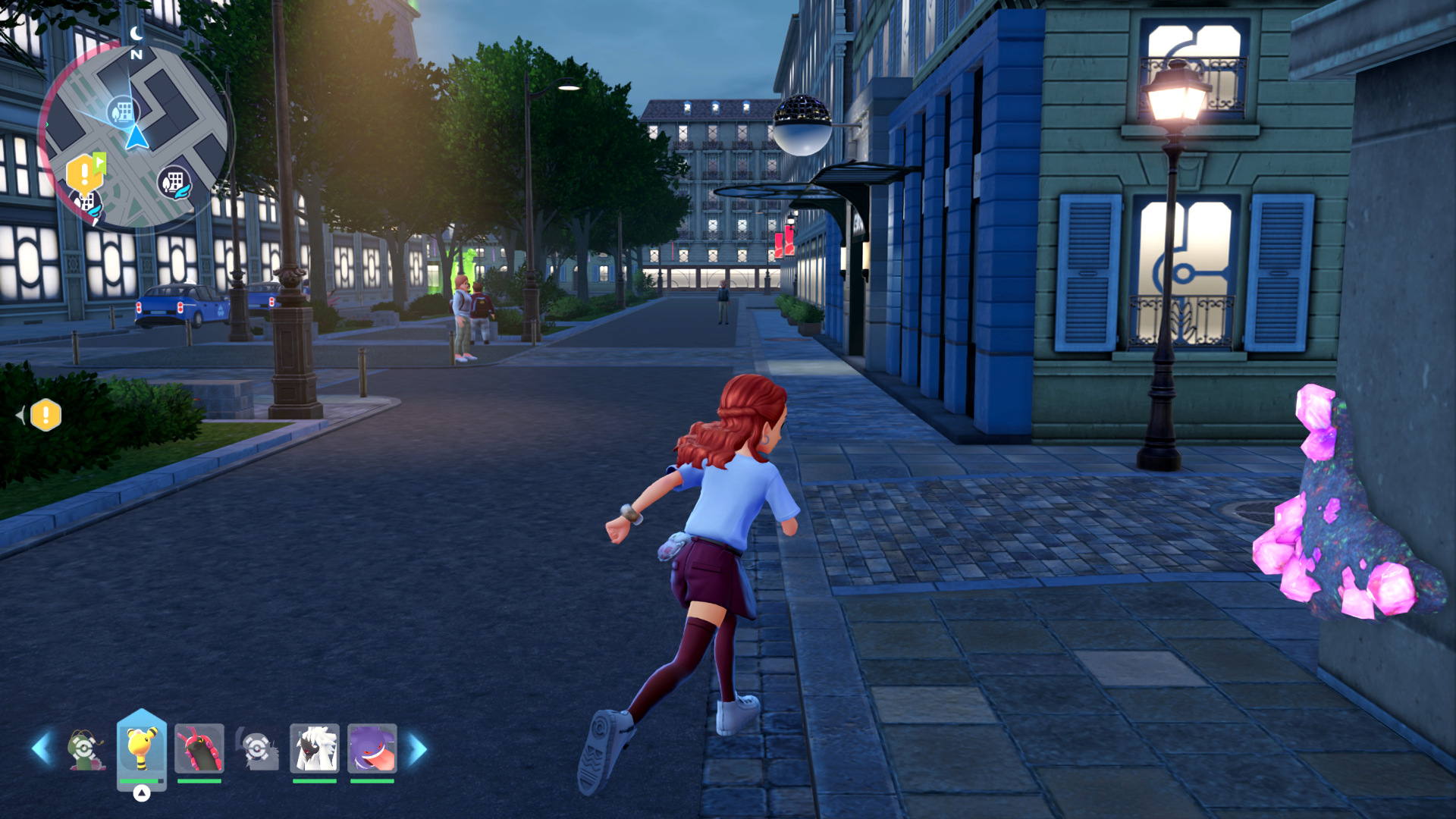Select the white-furred Pokémon party slot
Viewport: 1456px width, 819px height.
coord(314,749)
